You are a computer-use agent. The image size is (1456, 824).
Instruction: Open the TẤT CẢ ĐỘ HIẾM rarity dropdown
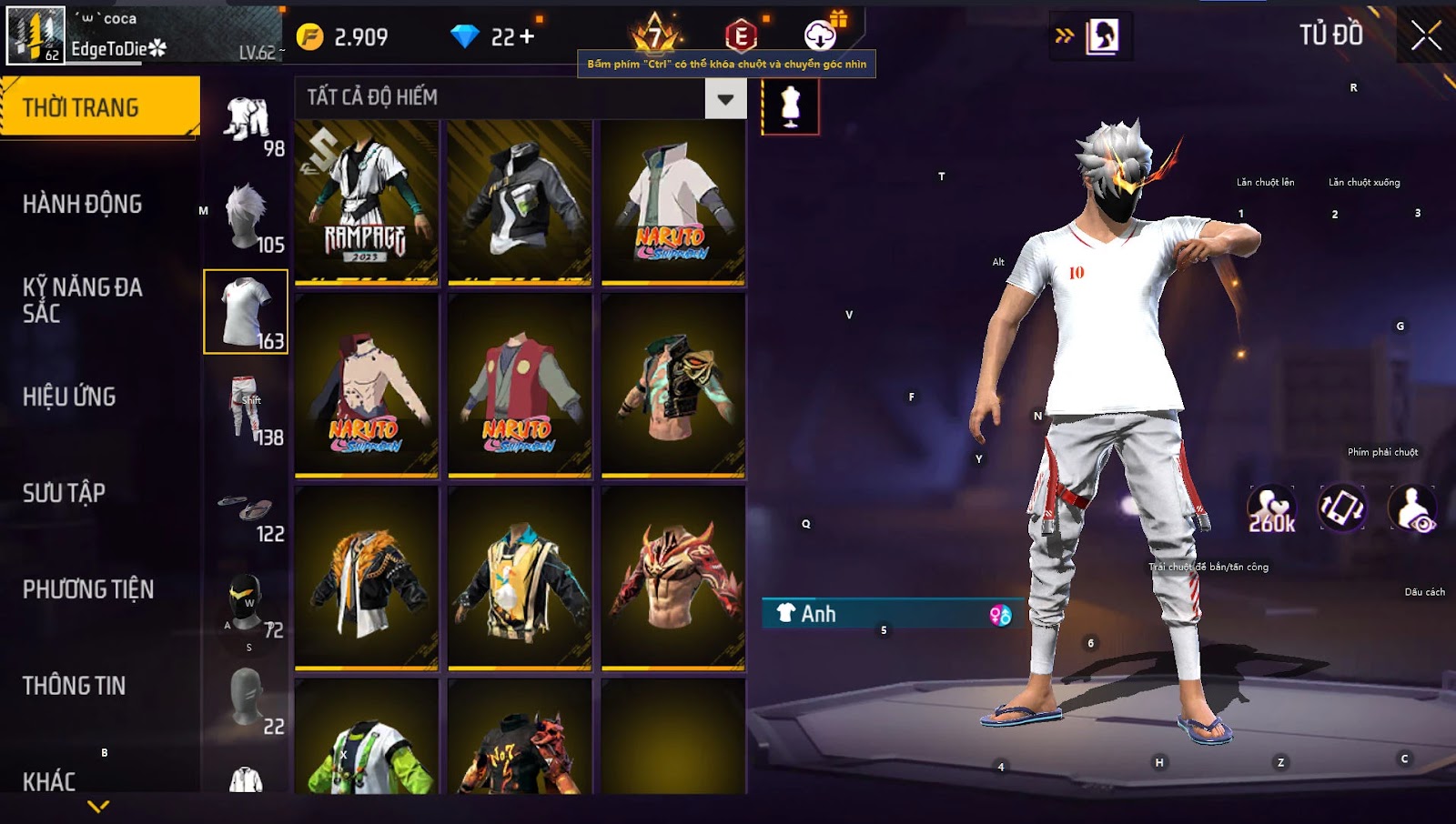(x=725, y=99)
